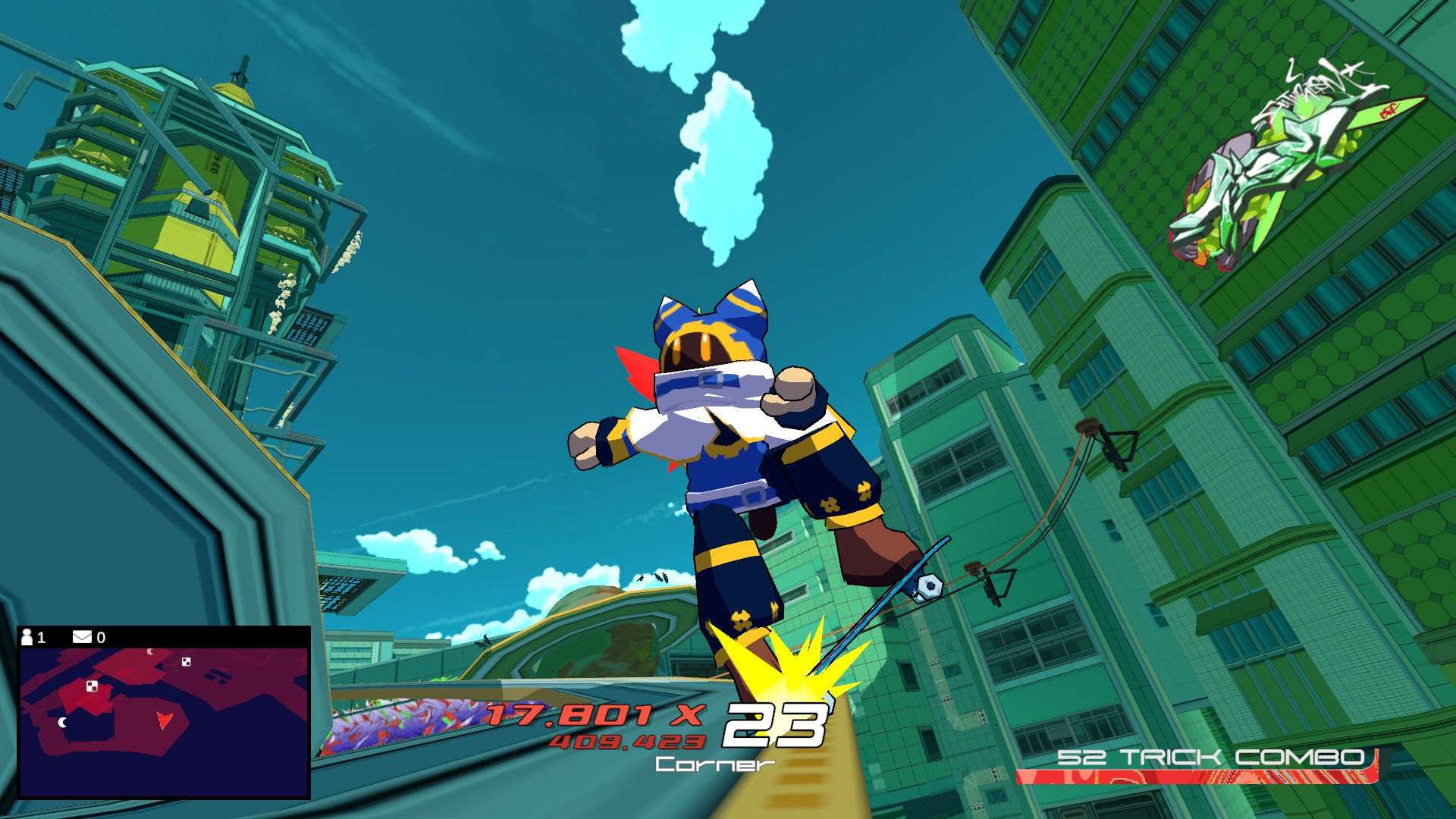The width and height of the screenshot is (1456, 819).
Task: Click the crescent marker at top of minimap
Action: [149, 653]
